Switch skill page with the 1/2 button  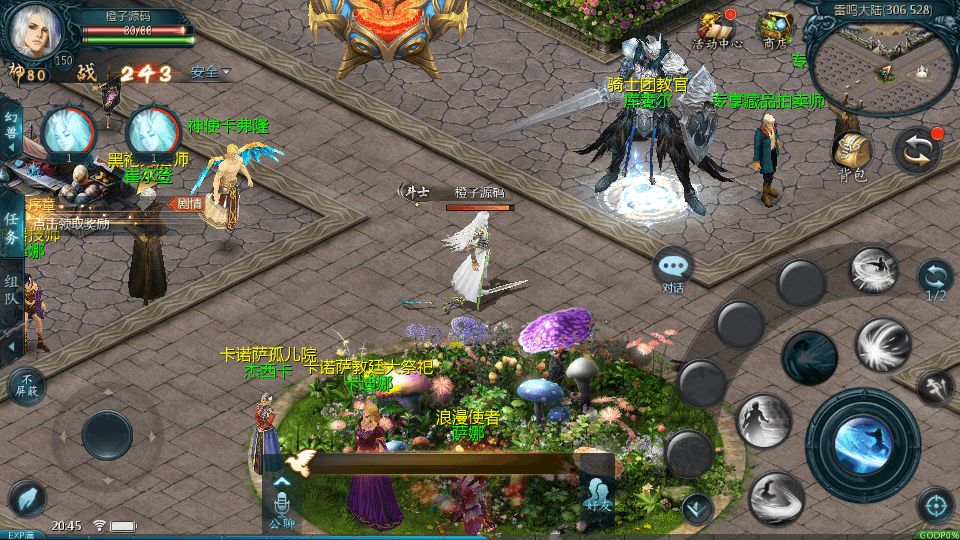935,279
